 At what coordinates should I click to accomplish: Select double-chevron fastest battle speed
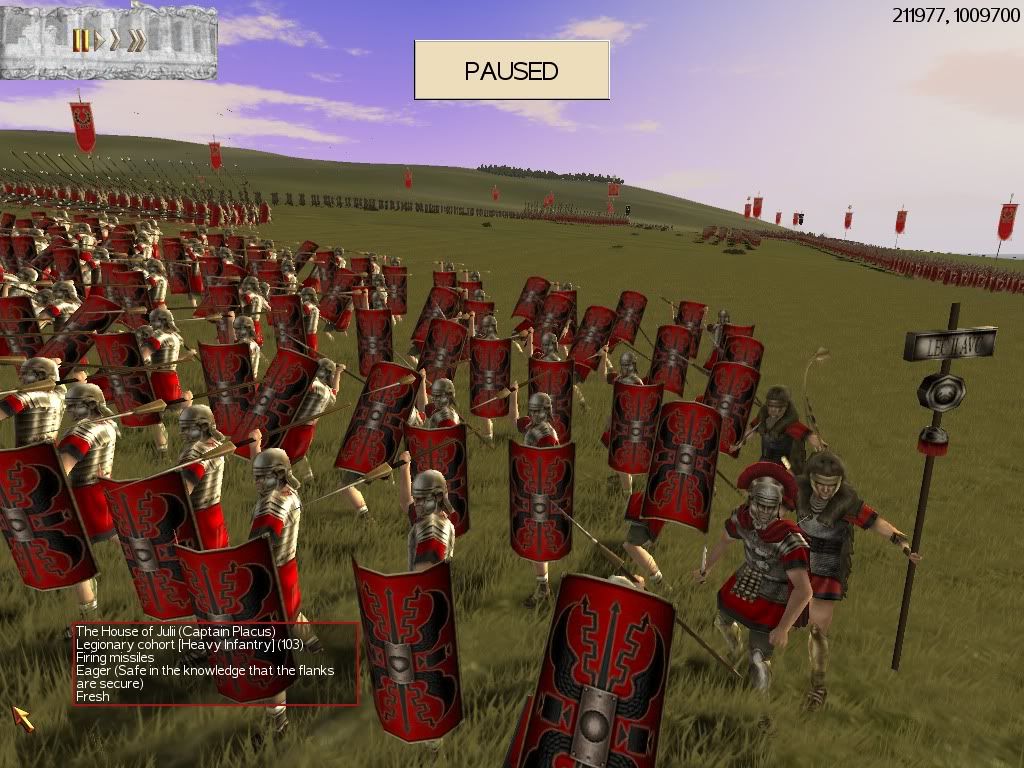point(137,40)
